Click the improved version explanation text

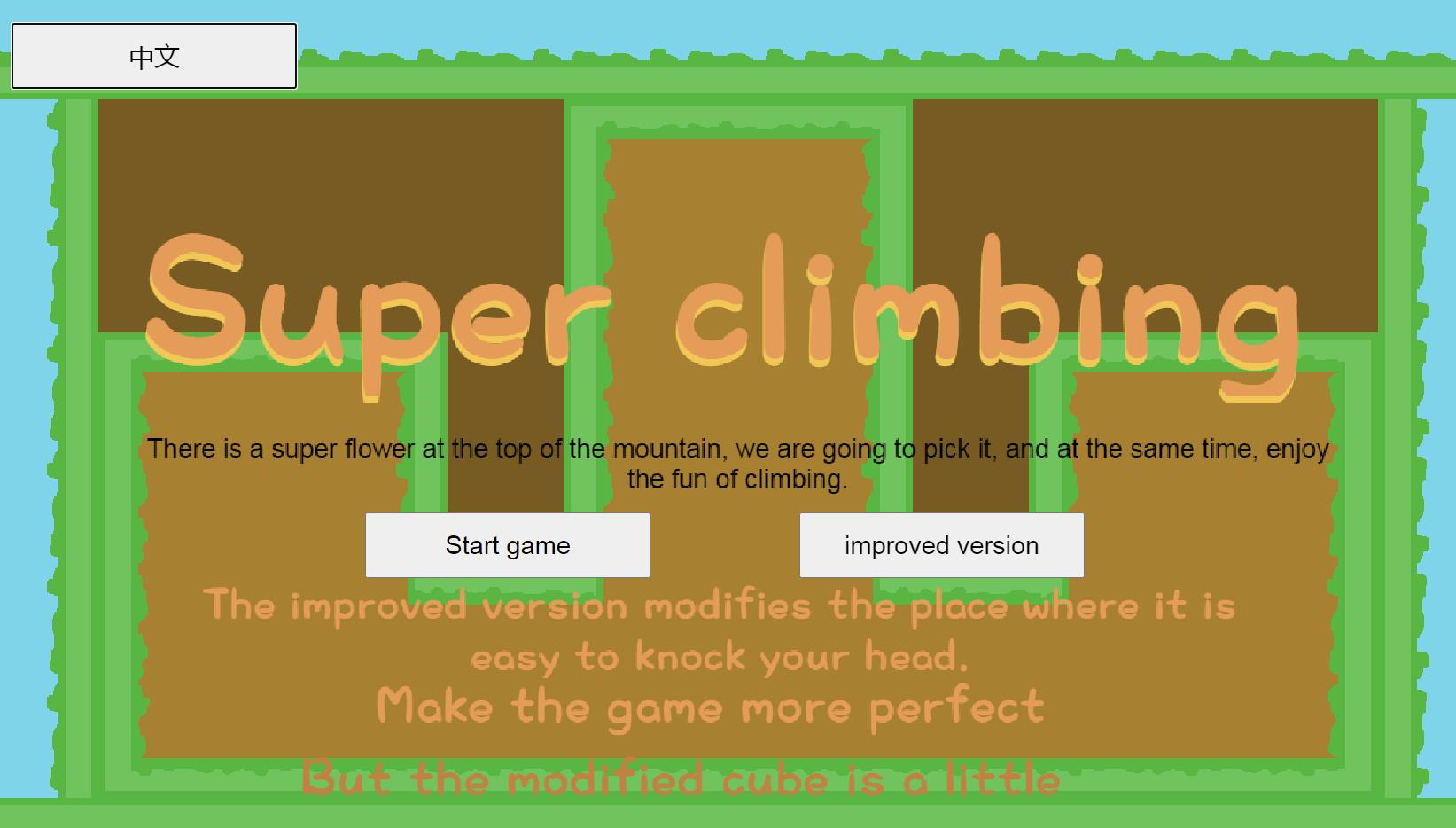tap(720, 629)
